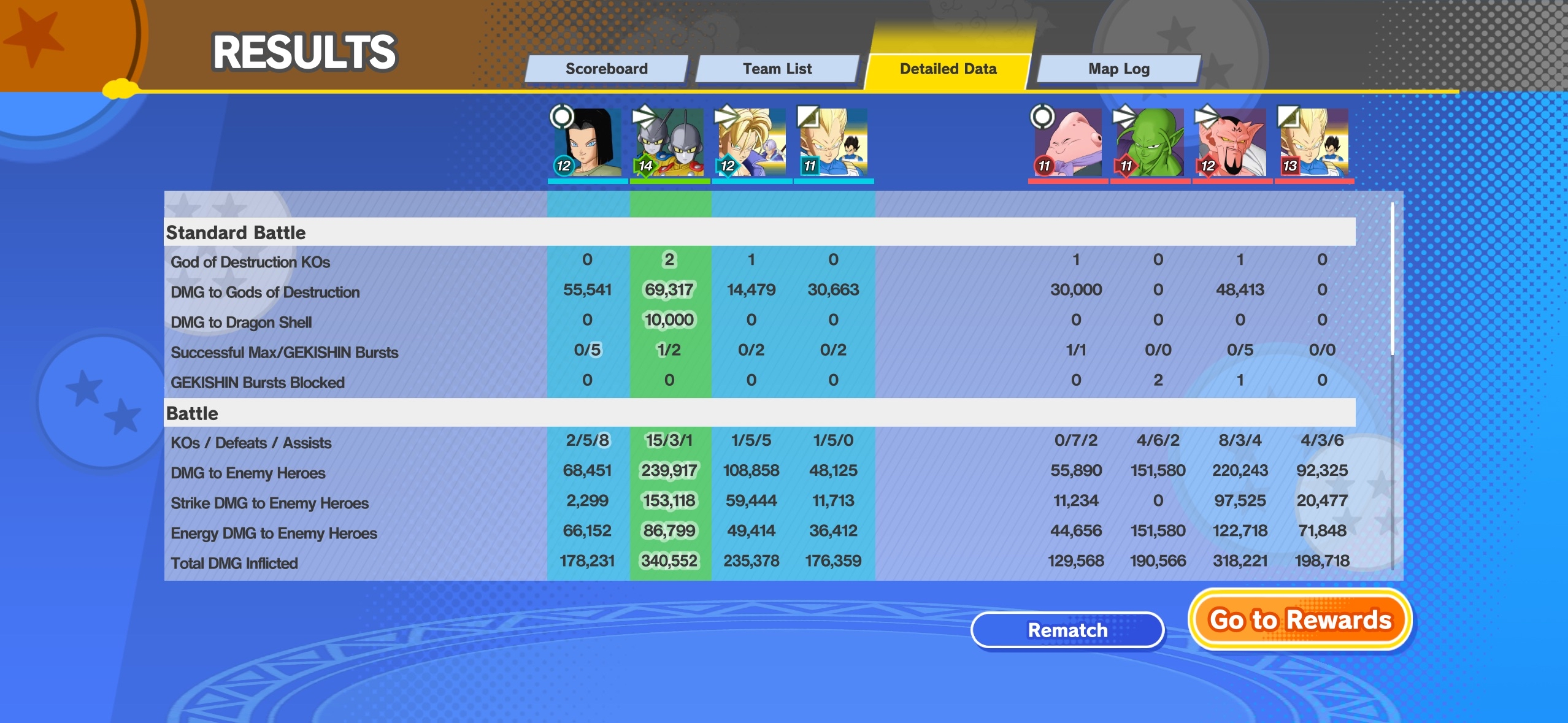The height and width of the screenshot is (723, 1568).
Task: Select the green Piccolo player portrait
Action: point(1150,143)
